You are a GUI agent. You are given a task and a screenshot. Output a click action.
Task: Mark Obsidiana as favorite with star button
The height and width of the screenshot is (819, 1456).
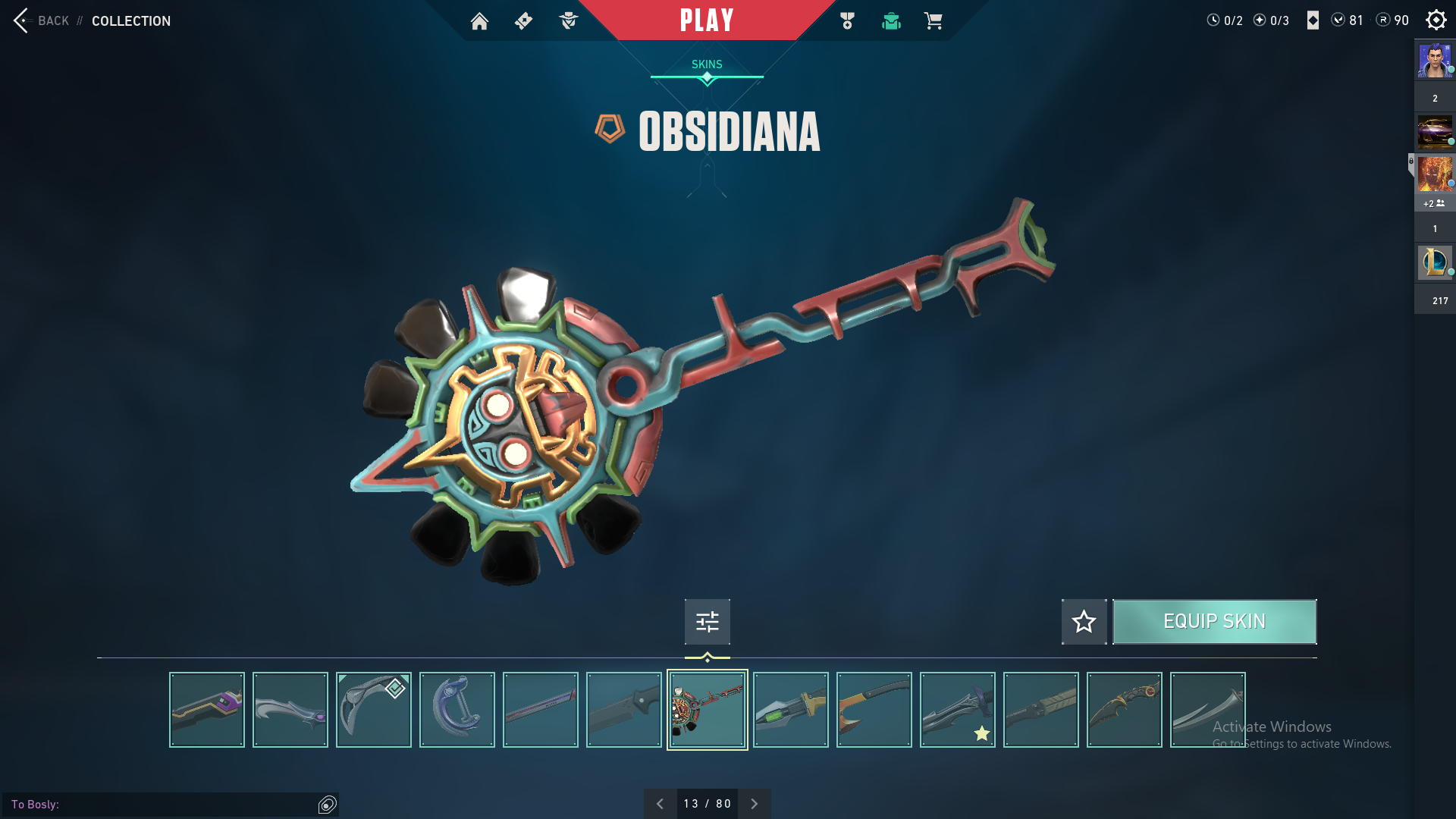pyautogui.click(x=1084, y=622)
